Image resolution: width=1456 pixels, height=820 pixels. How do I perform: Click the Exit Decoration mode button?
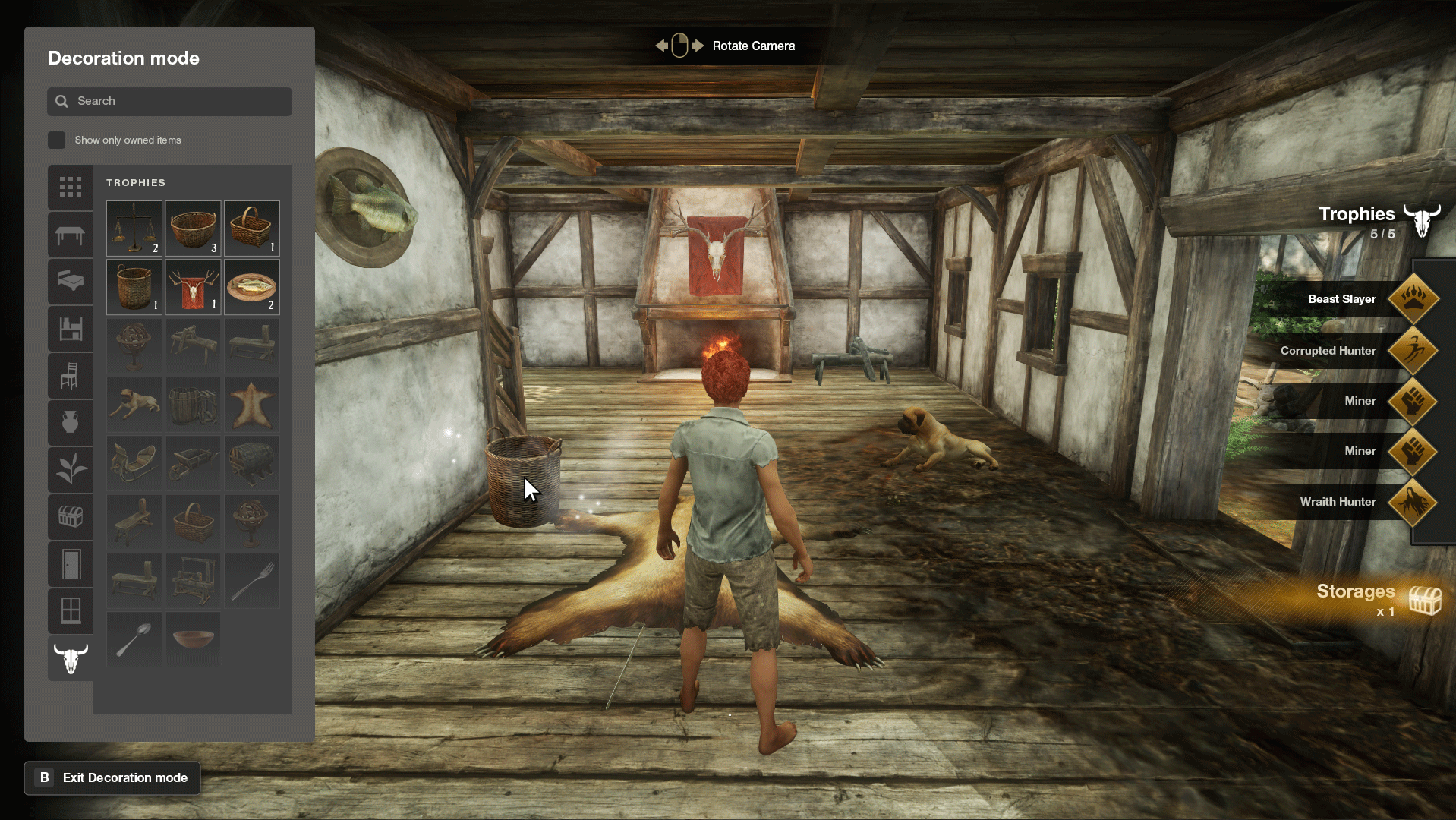112,777
